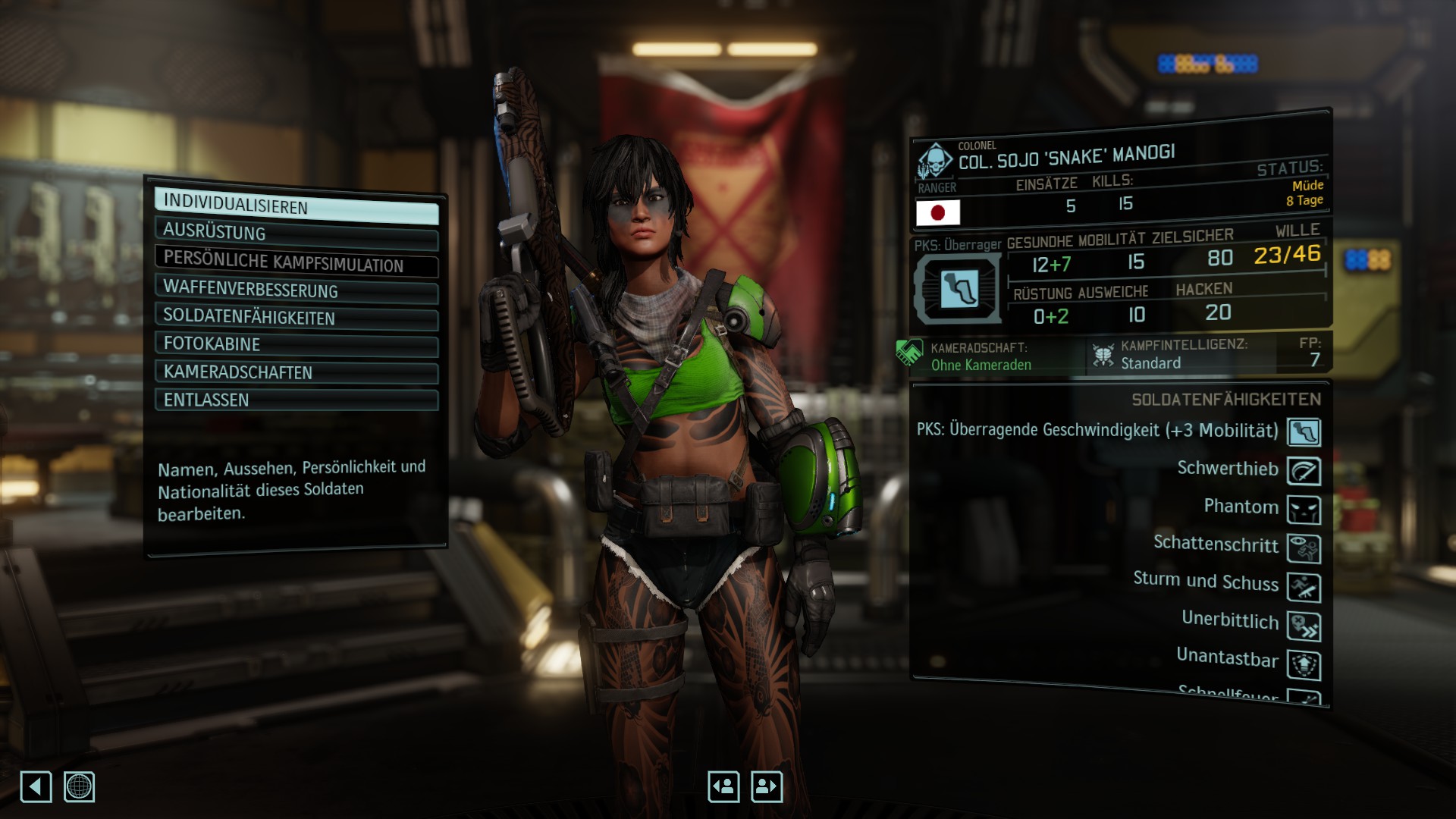This screenshot has width=1456, height=819.
Task: Enter the Fotokabine
Action: click(x=296, y=345)
